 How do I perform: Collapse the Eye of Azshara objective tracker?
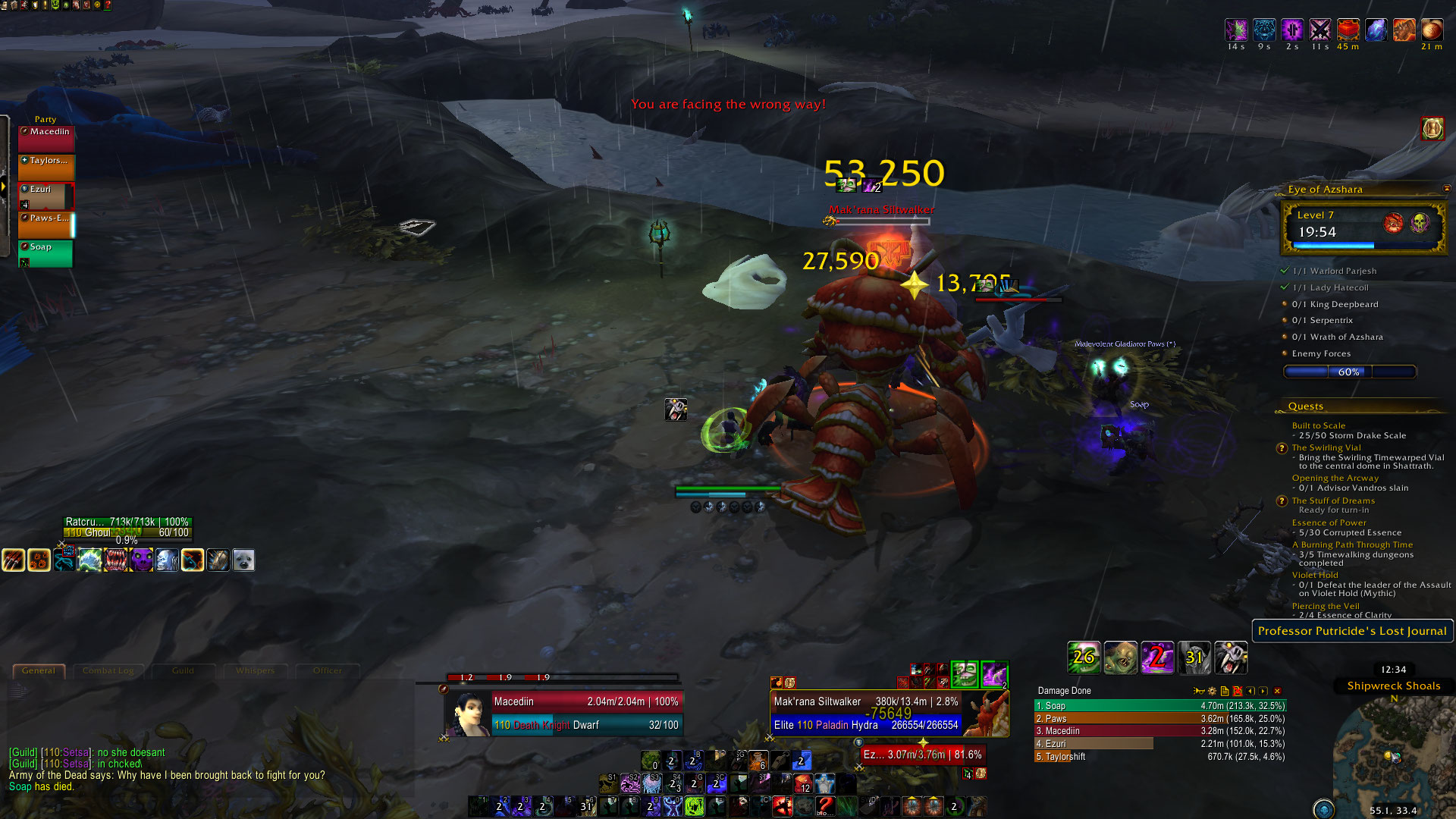click(x=1446, y=189)
